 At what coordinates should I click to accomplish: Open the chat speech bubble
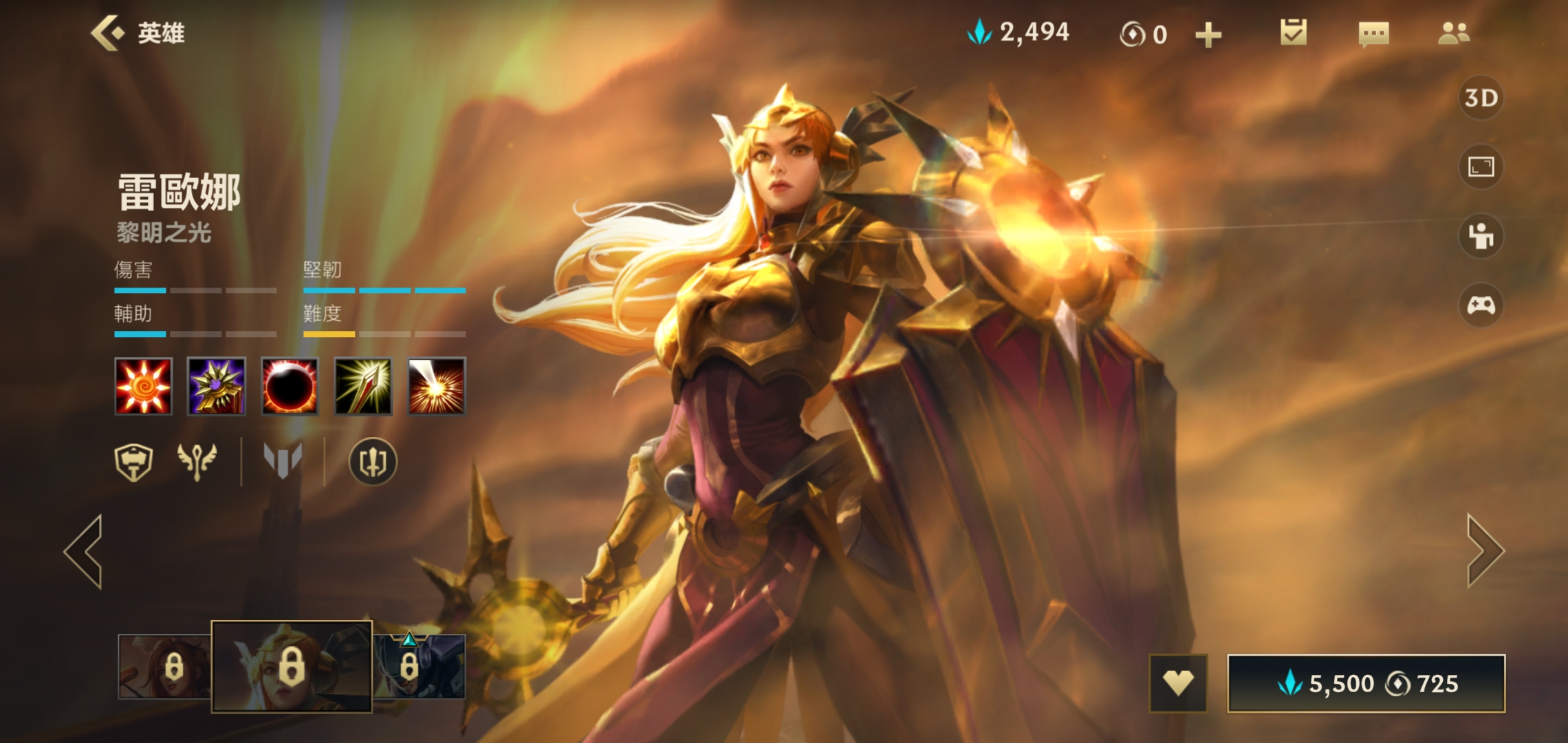[x=1373, y=34]
